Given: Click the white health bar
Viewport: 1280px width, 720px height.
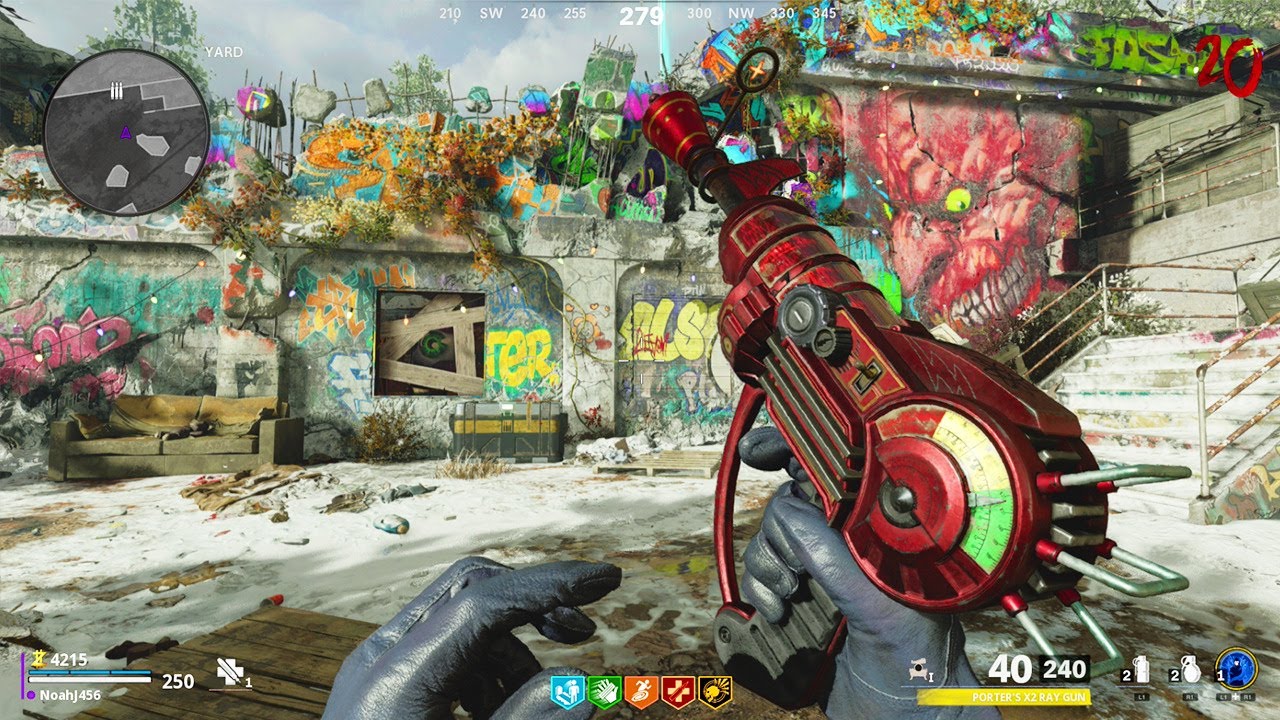Looking at the screenshot, I should tap(89, 679).
